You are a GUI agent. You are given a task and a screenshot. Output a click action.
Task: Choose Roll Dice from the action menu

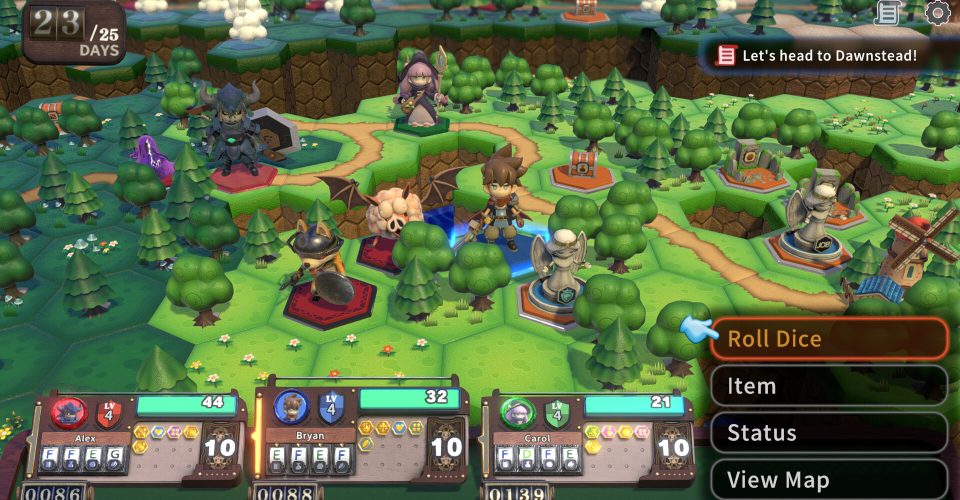pos(829,339)
